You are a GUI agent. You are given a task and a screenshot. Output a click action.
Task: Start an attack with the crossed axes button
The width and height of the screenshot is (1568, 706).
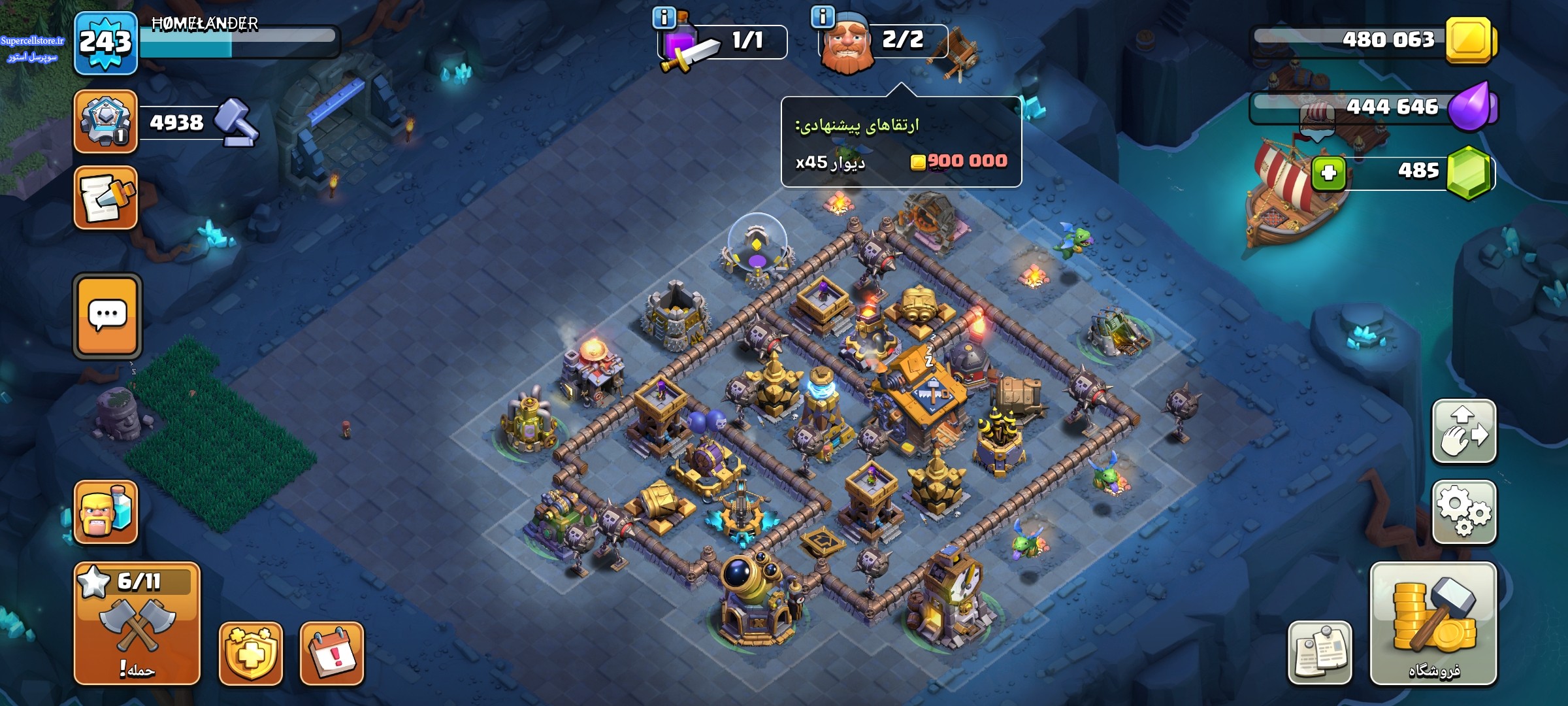point(137,624)
